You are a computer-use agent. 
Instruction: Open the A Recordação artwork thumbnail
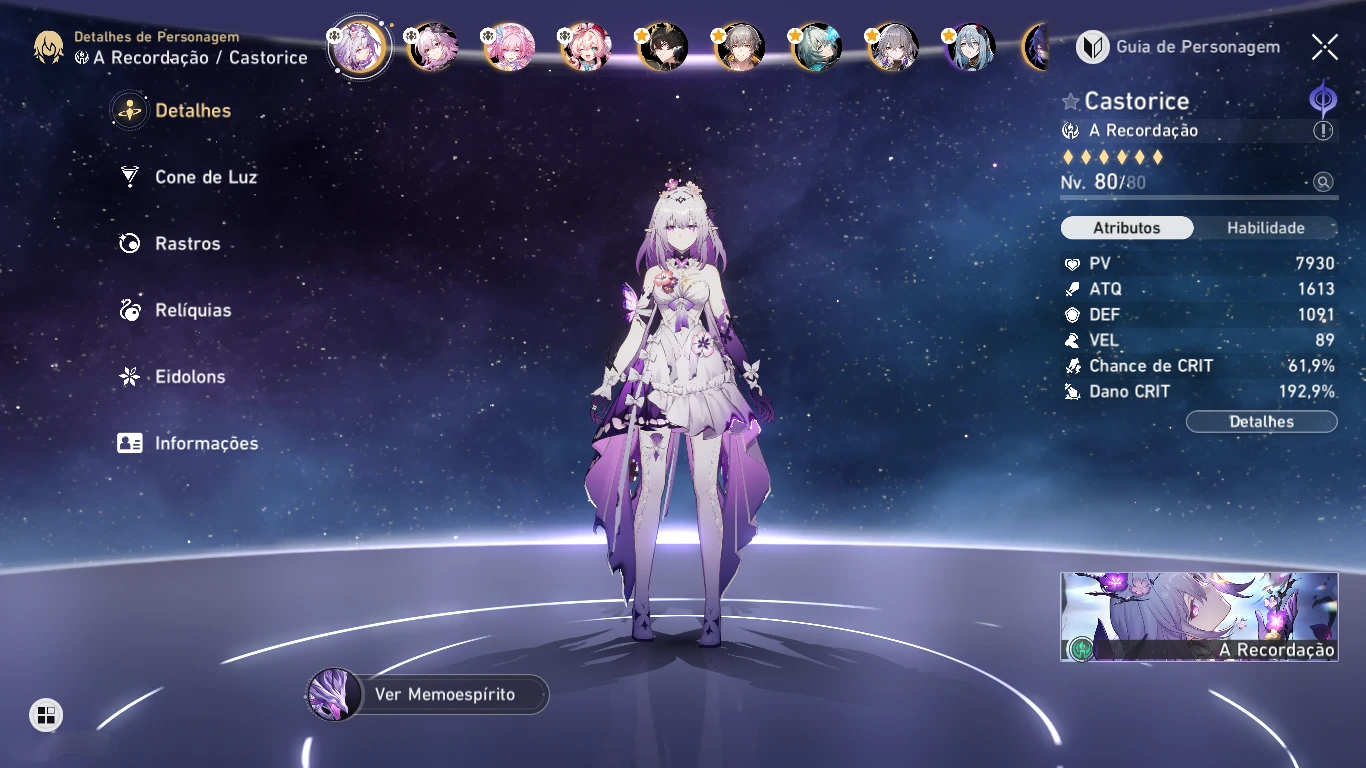click(1199, 616)
